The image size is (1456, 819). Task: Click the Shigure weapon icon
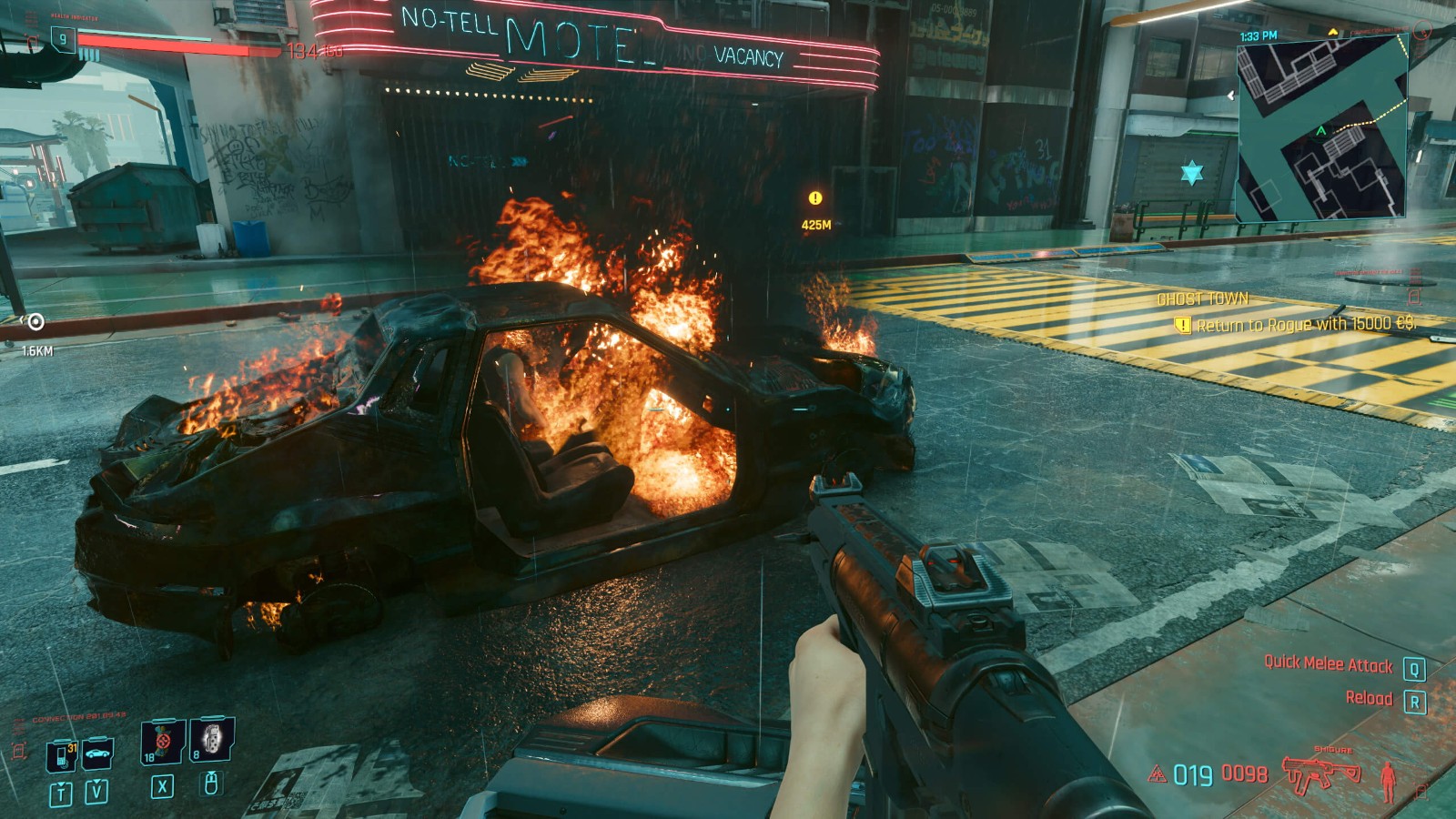click(x=1321, y=773)
